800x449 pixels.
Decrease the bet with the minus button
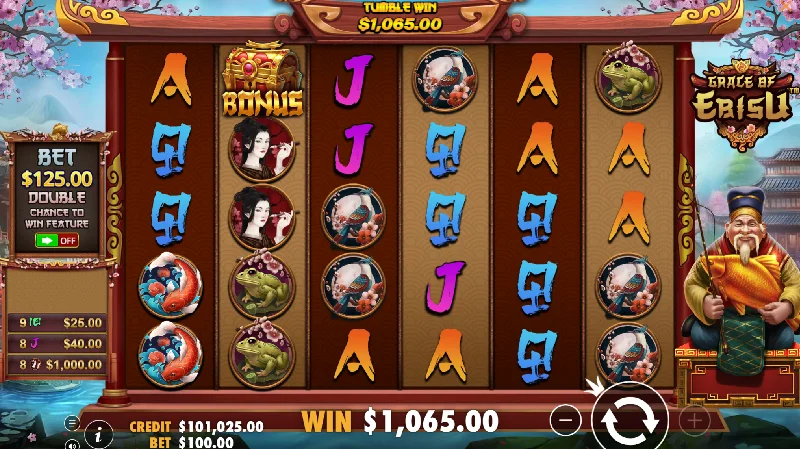pos(565,421)
